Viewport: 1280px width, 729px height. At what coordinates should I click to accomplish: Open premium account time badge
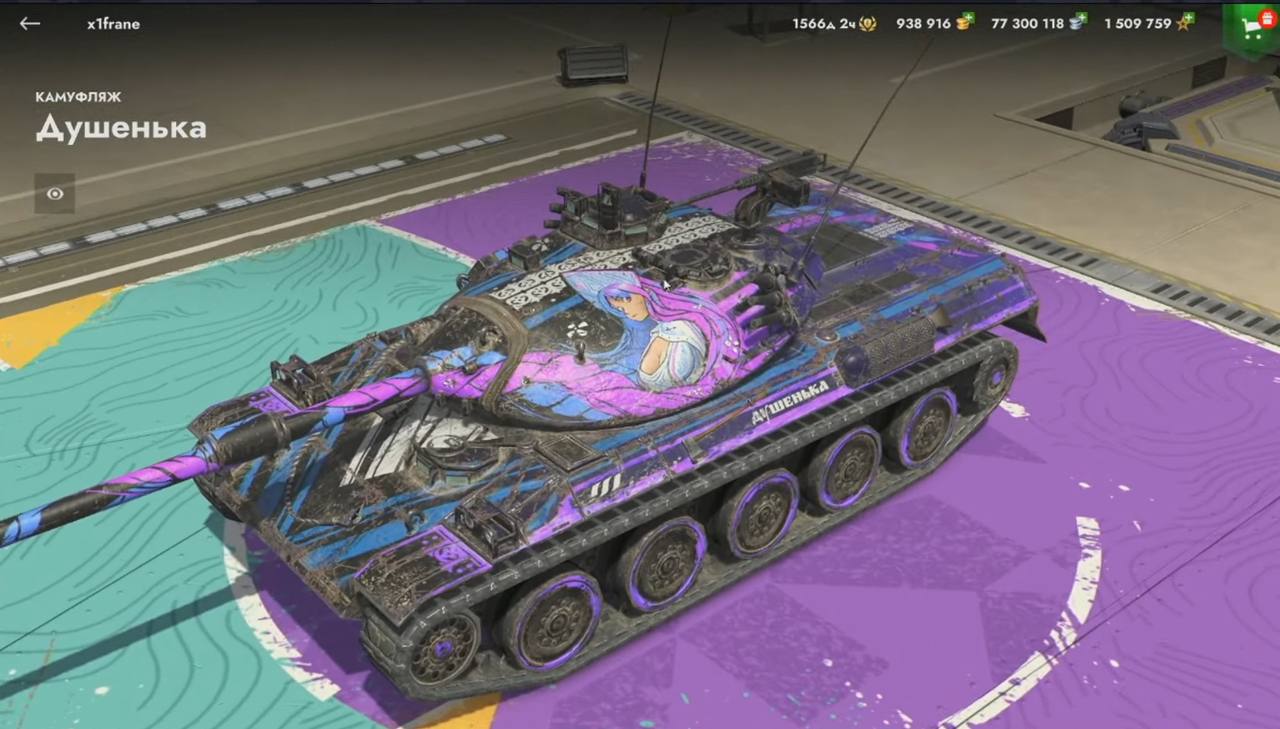tap(867, 23)
